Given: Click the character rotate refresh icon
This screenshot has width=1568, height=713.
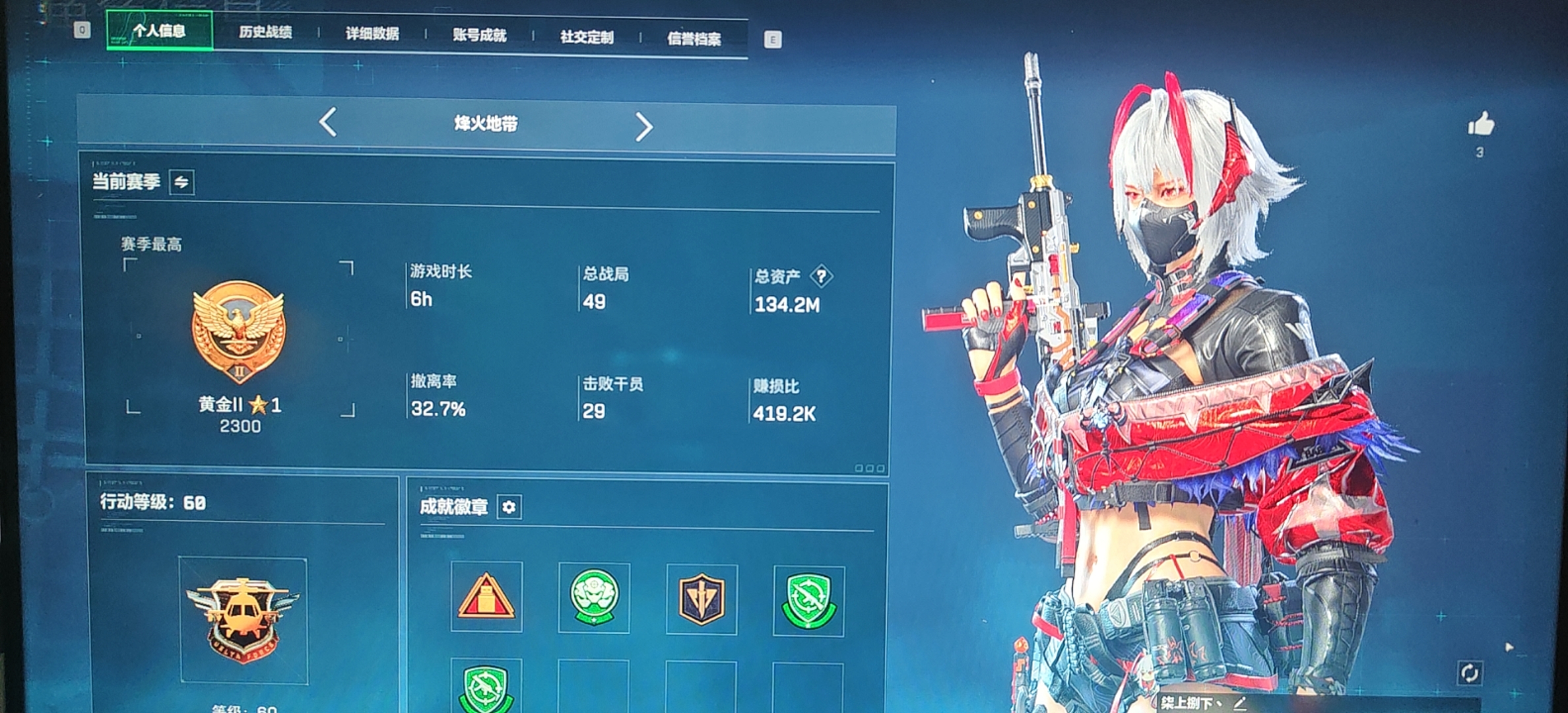Looking at the screenshot, I should (1470, 673).
